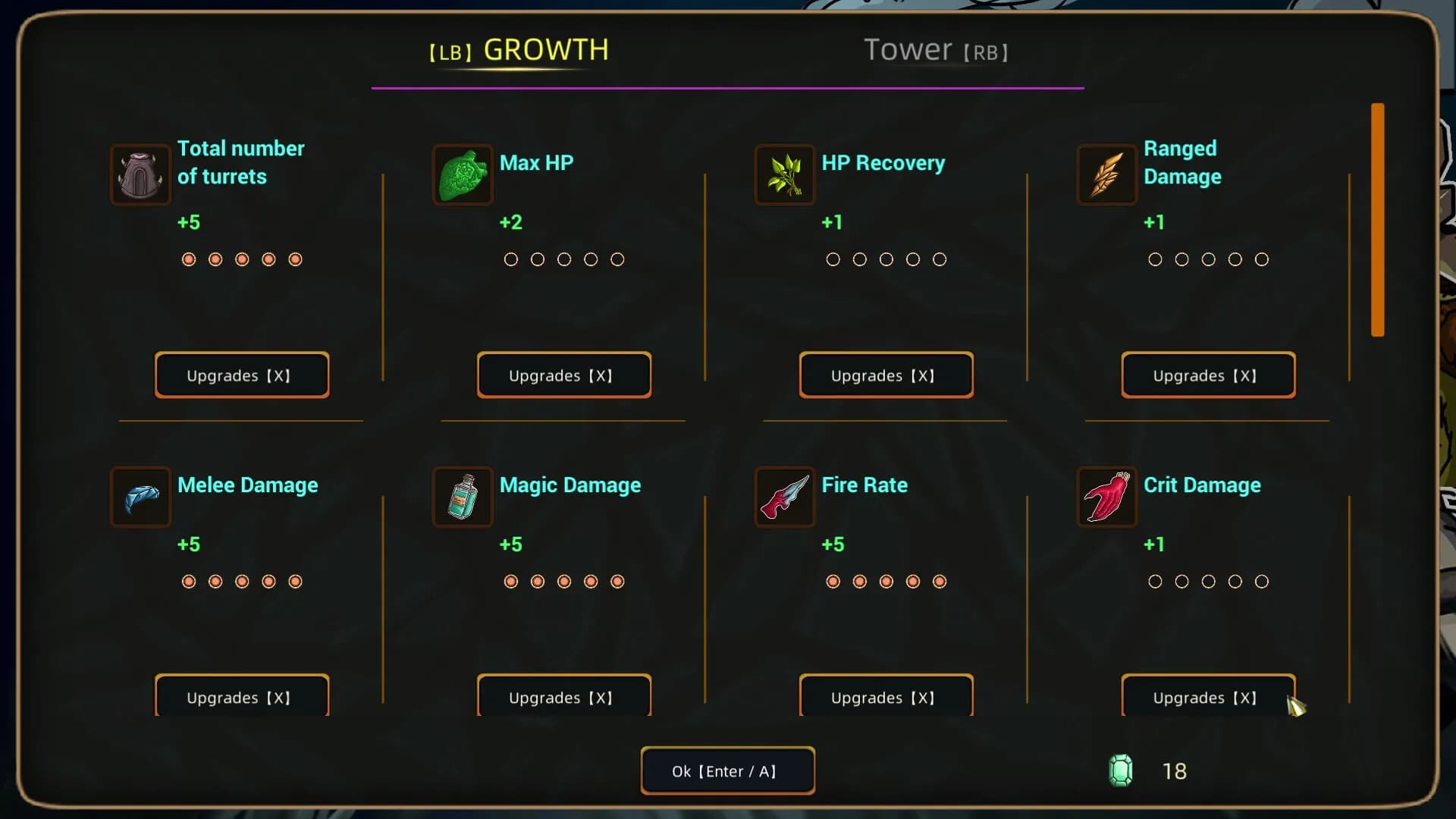This screenshot has height=819, width=1456.
Task: Upgrade the Fire Rate stat
Action: point(886,696)
